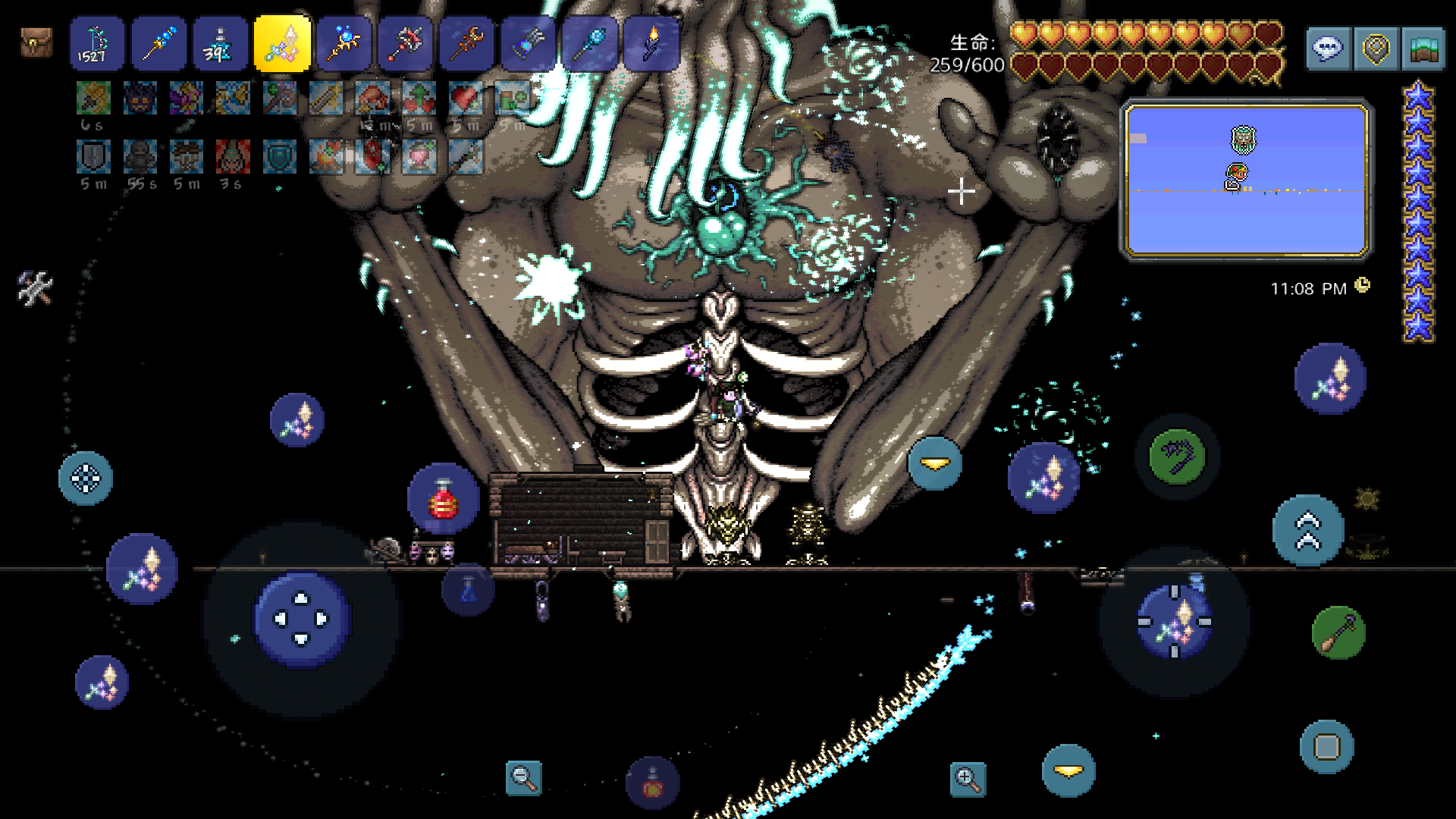Tap the green hammer tool button

1338,632
